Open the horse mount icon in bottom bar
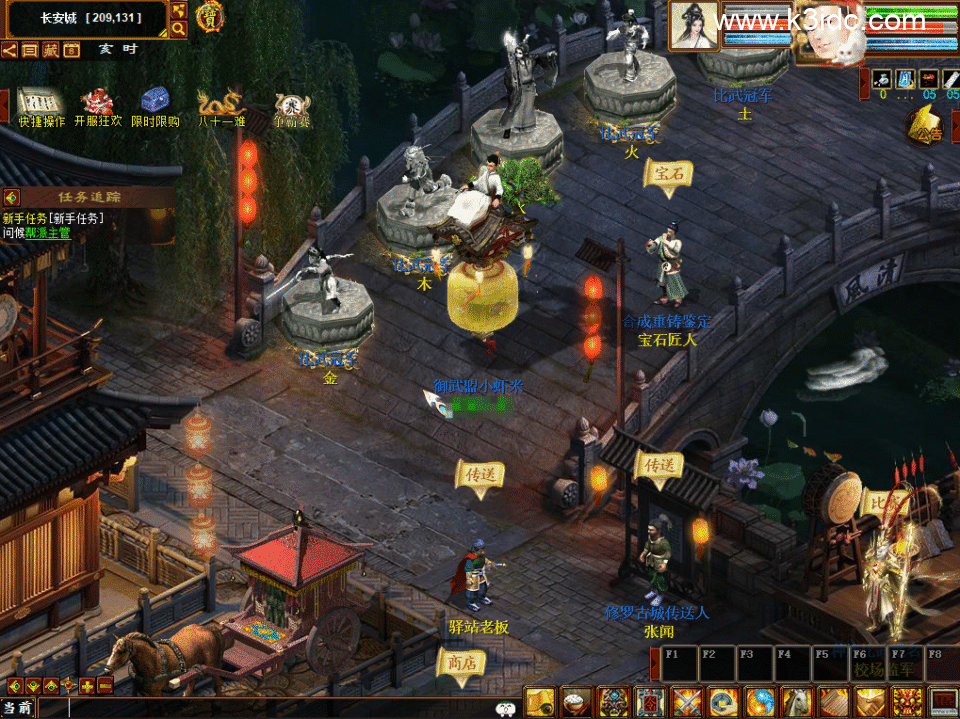Screen dimensions: 960x719 798,701
